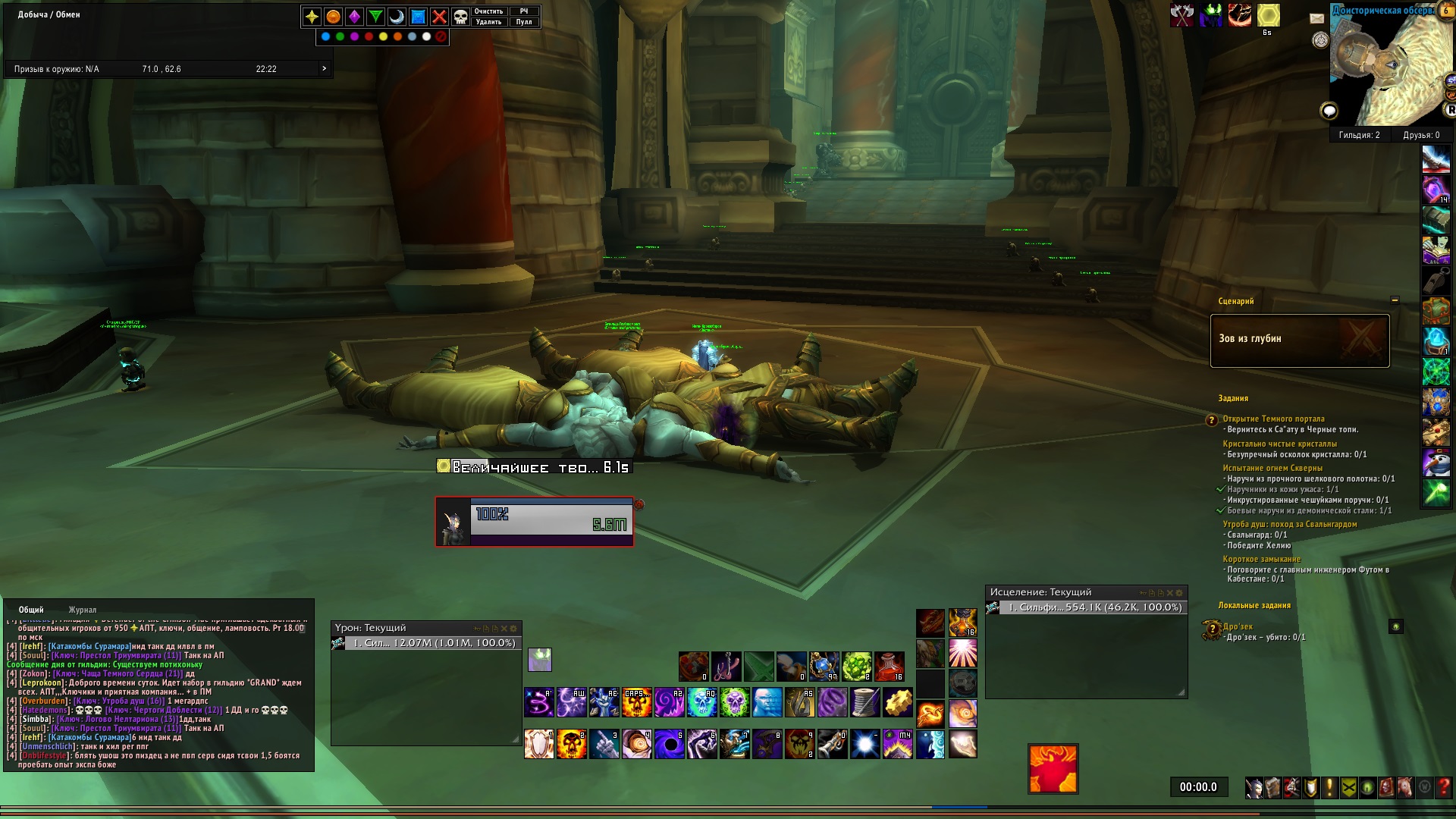The height and width of the screenshot is (819, 1456).
Task: Cast the white shield ability on key 1
Action: 539,744
